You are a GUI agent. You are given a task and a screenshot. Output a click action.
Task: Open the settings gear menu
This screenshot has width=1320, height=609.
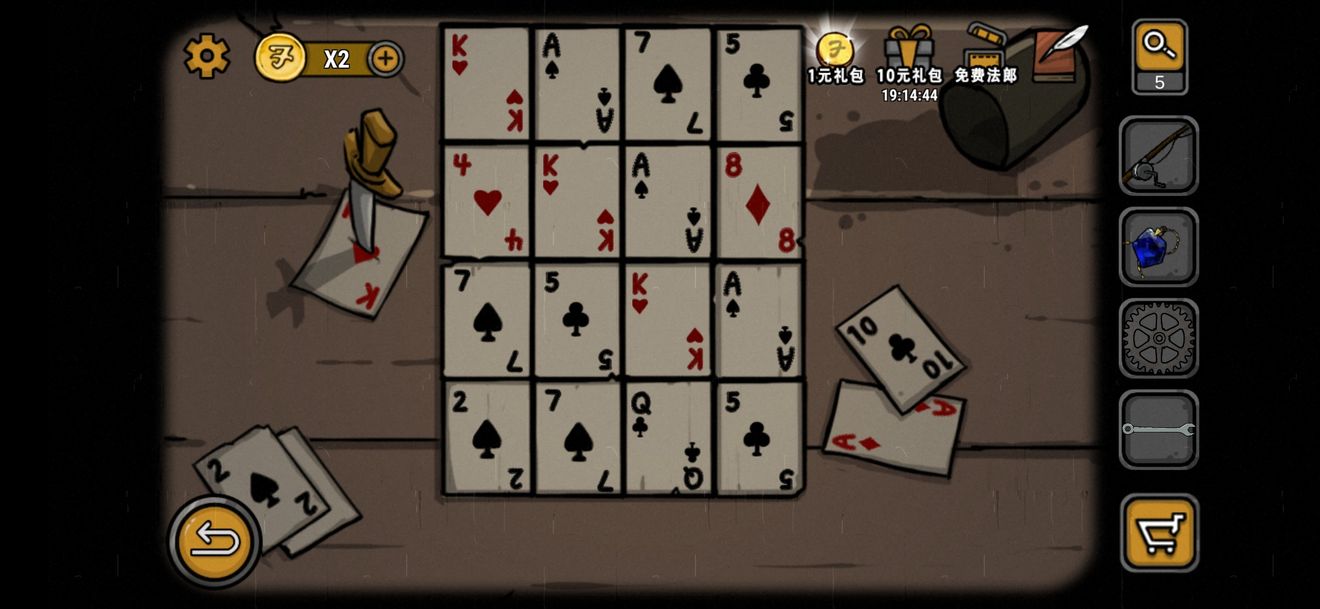[x=207, y=56]
